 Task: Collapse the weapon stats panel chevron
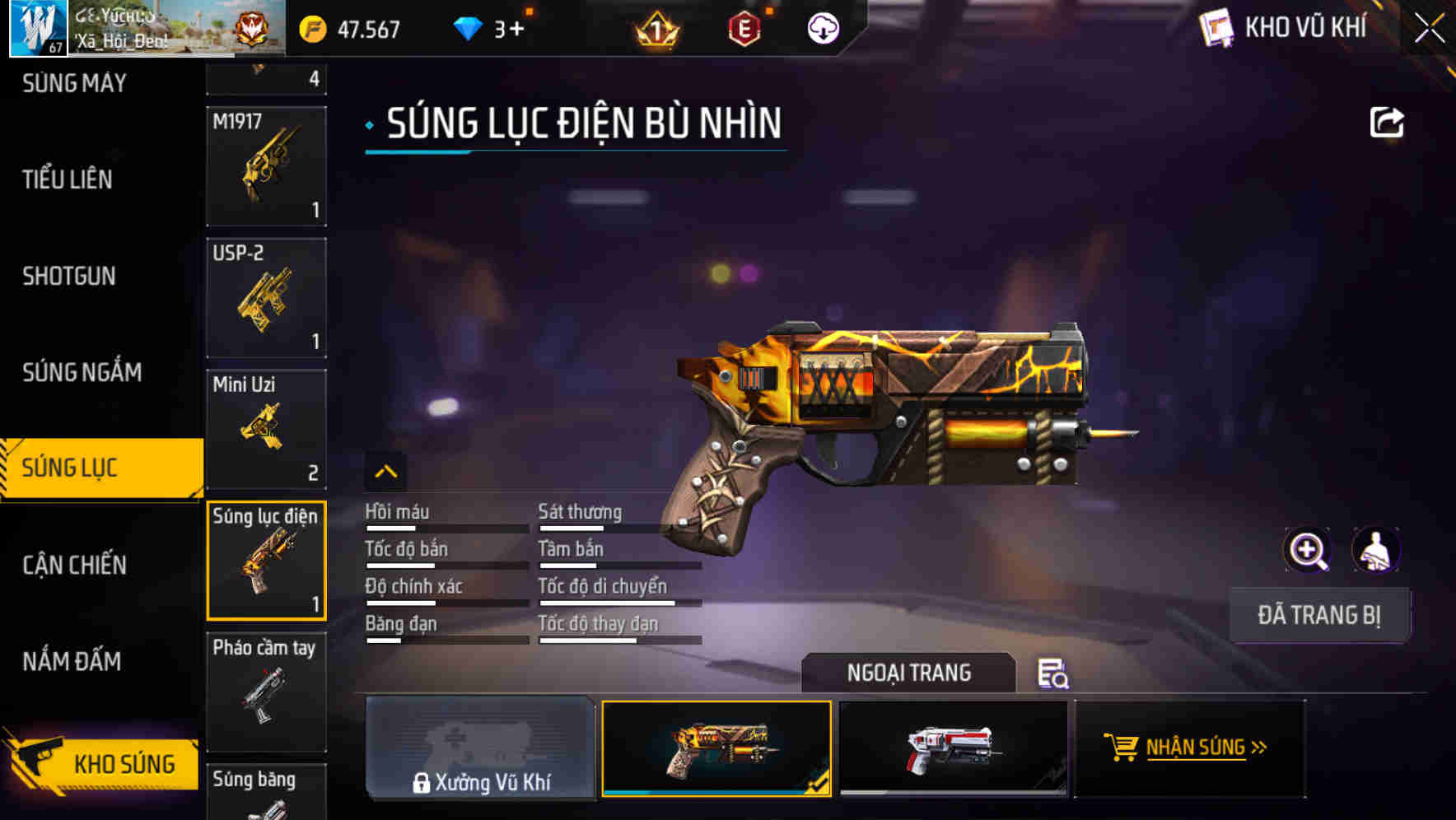click(387, 471)
